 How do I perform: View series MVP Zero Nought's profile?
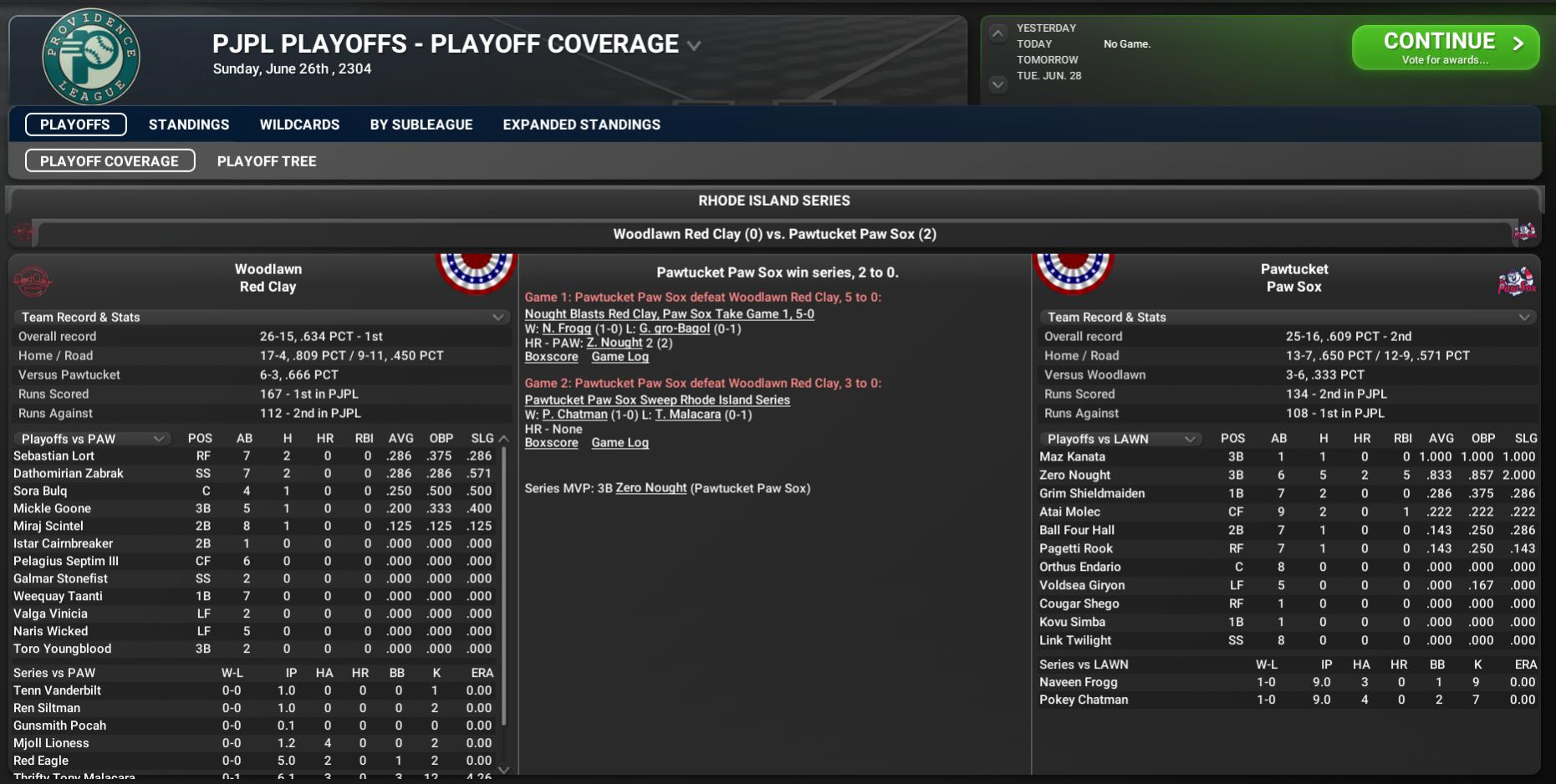tap(650, 488)
